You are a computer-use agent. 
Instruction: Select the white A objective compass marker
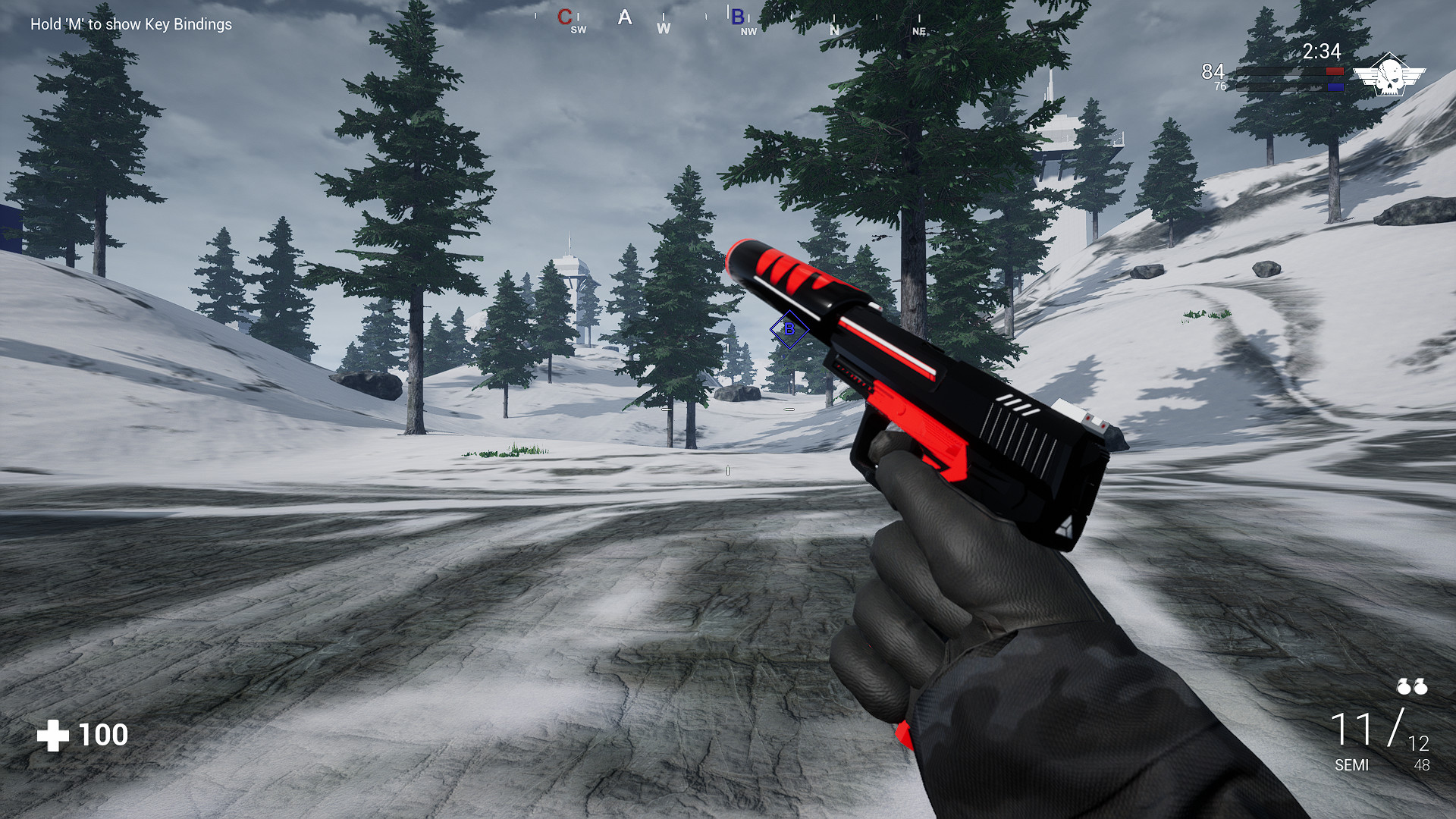pyautogui.click(x=624, y=17)
